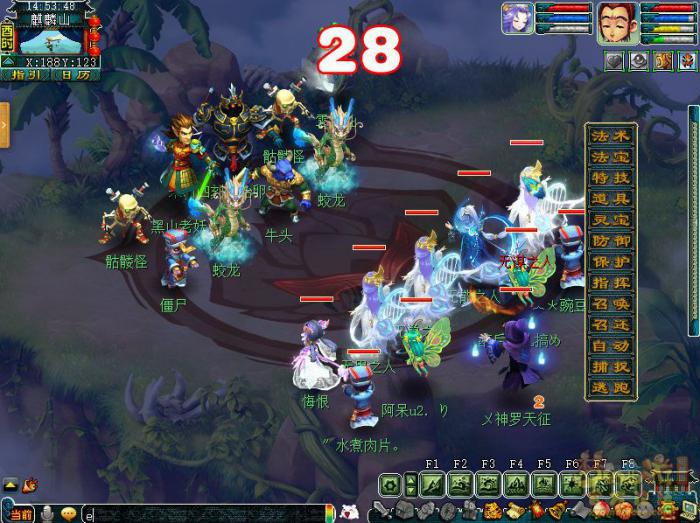The image size is (700, 523).
Task: Select the 特技 (Special Skill) command
Action: click(612, 178)
